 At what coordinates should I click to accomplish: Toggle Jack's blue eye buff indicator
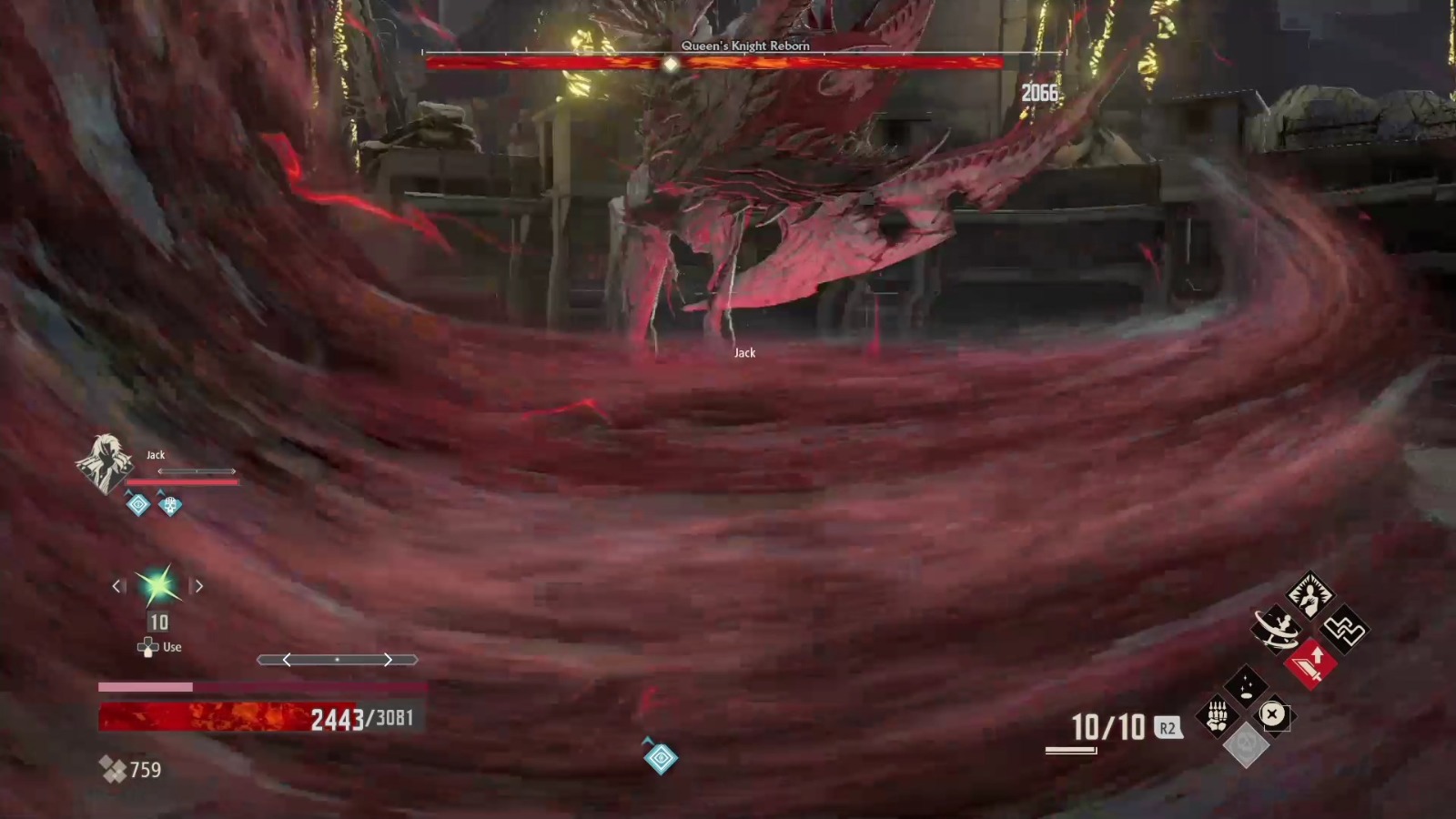136,504
